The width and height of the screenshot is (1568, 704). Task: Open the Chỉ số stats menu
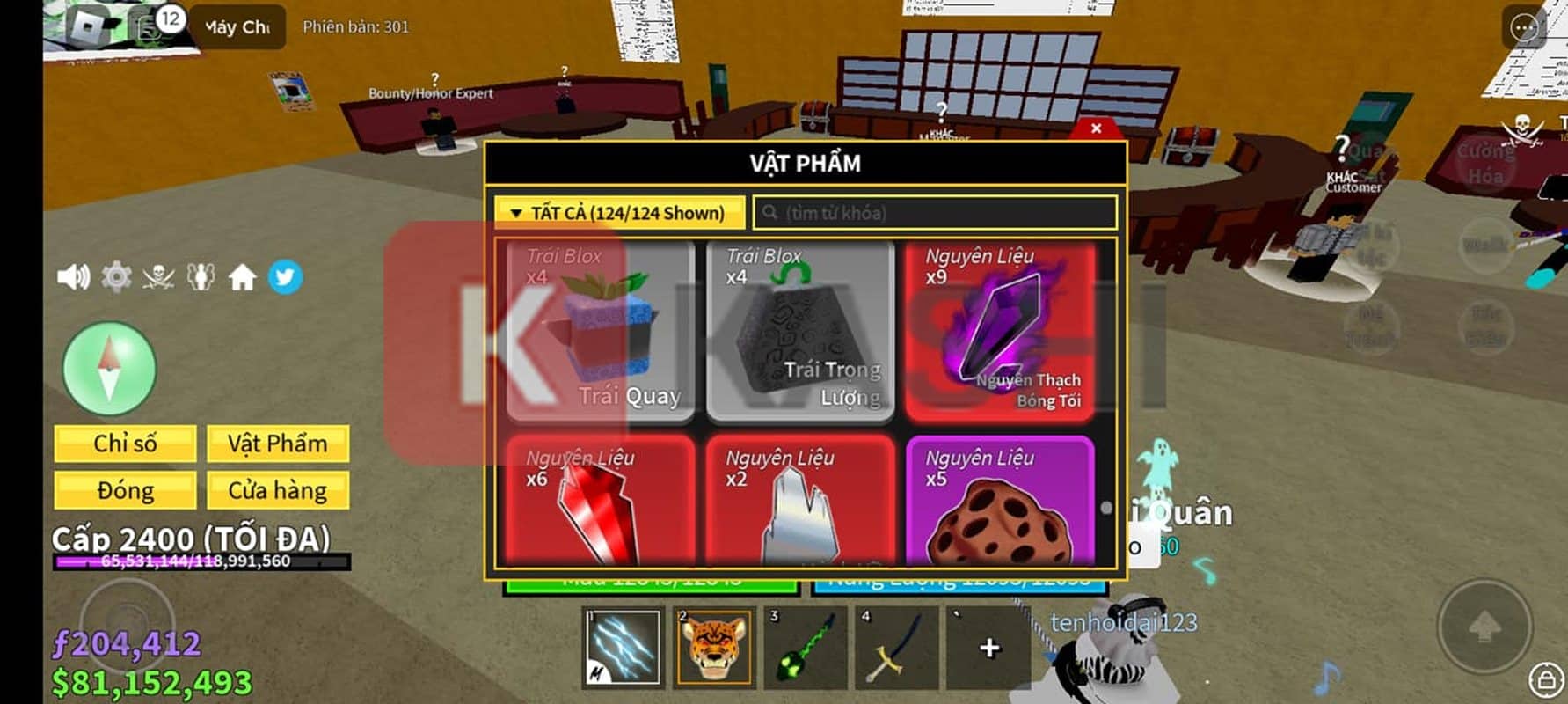tap(125, 444)
